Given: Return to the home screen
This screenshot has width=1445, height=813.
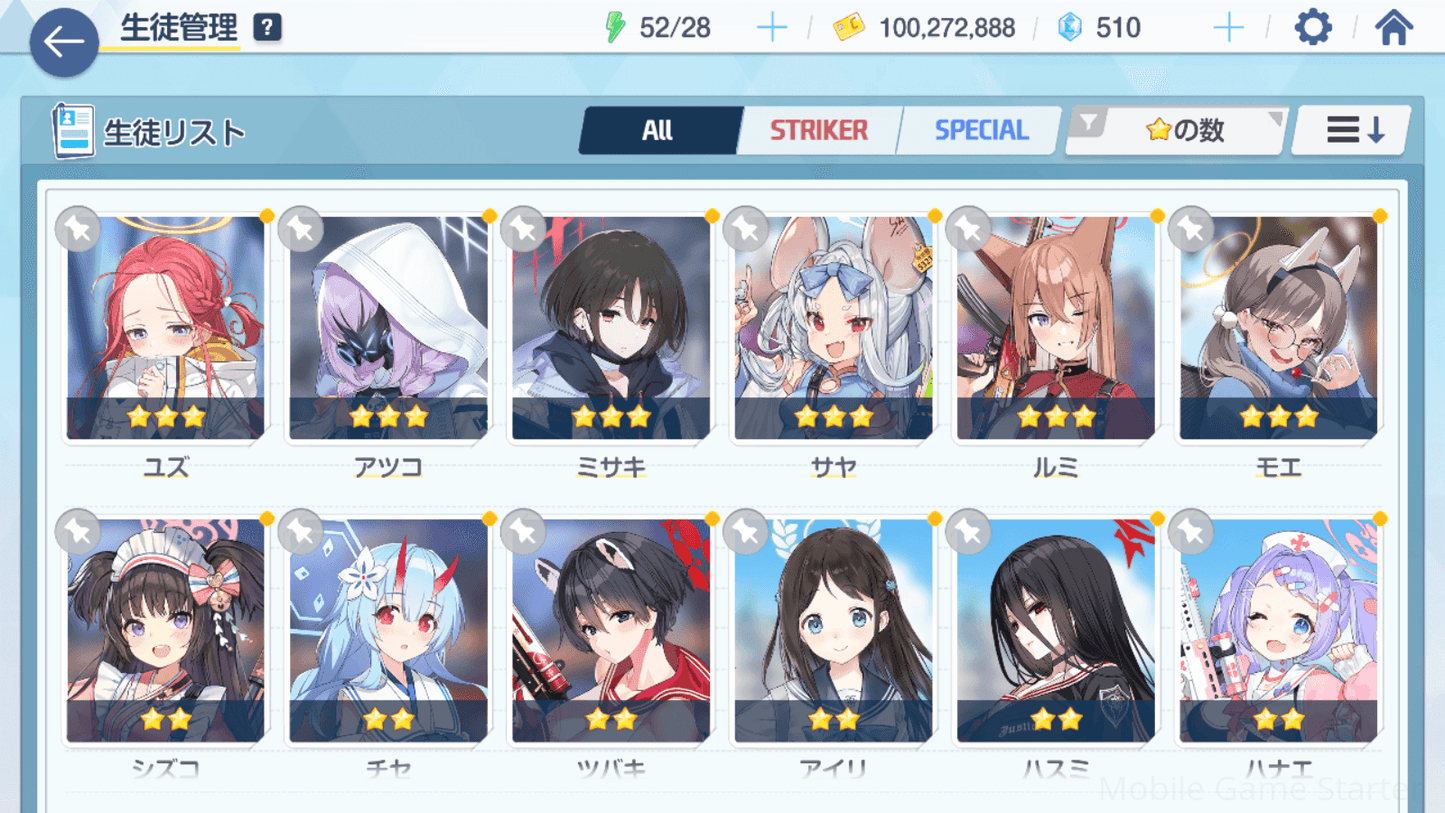Looking at the screenshot, I should [1393, 27].
